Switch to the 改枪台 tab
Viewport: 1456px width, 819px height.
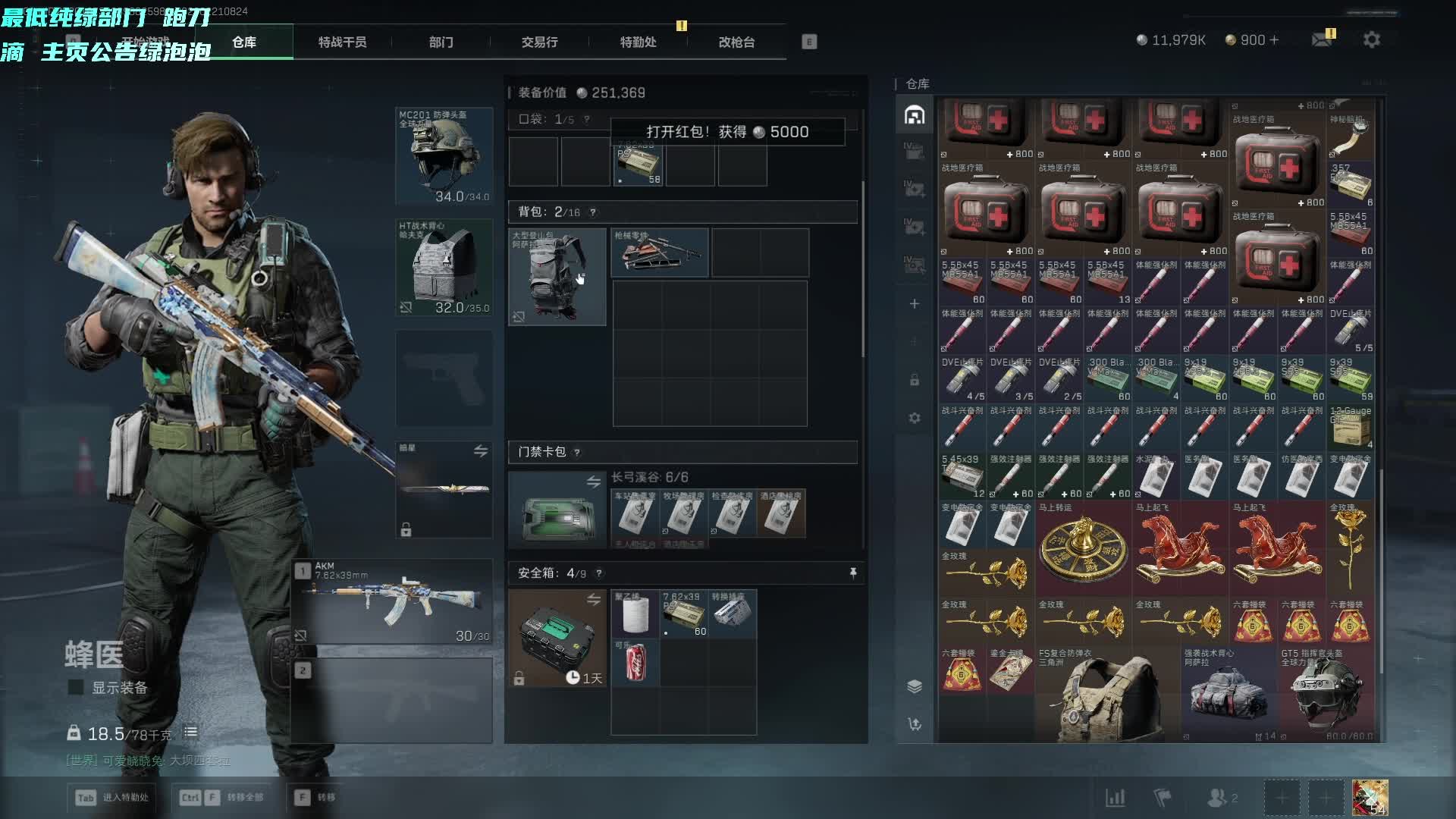[736, 42]
